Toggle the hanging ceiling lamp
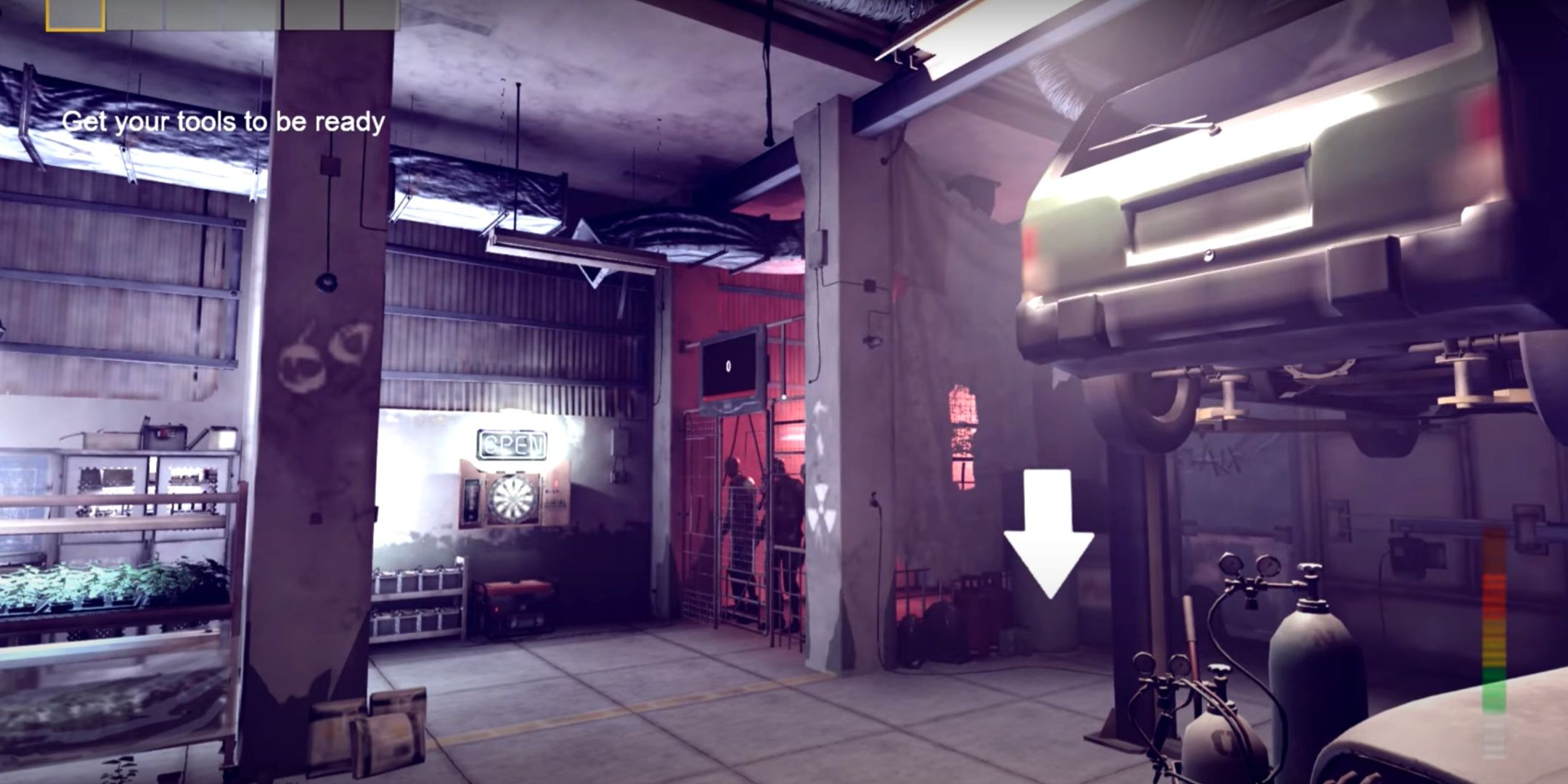 [x=768, y=142]
